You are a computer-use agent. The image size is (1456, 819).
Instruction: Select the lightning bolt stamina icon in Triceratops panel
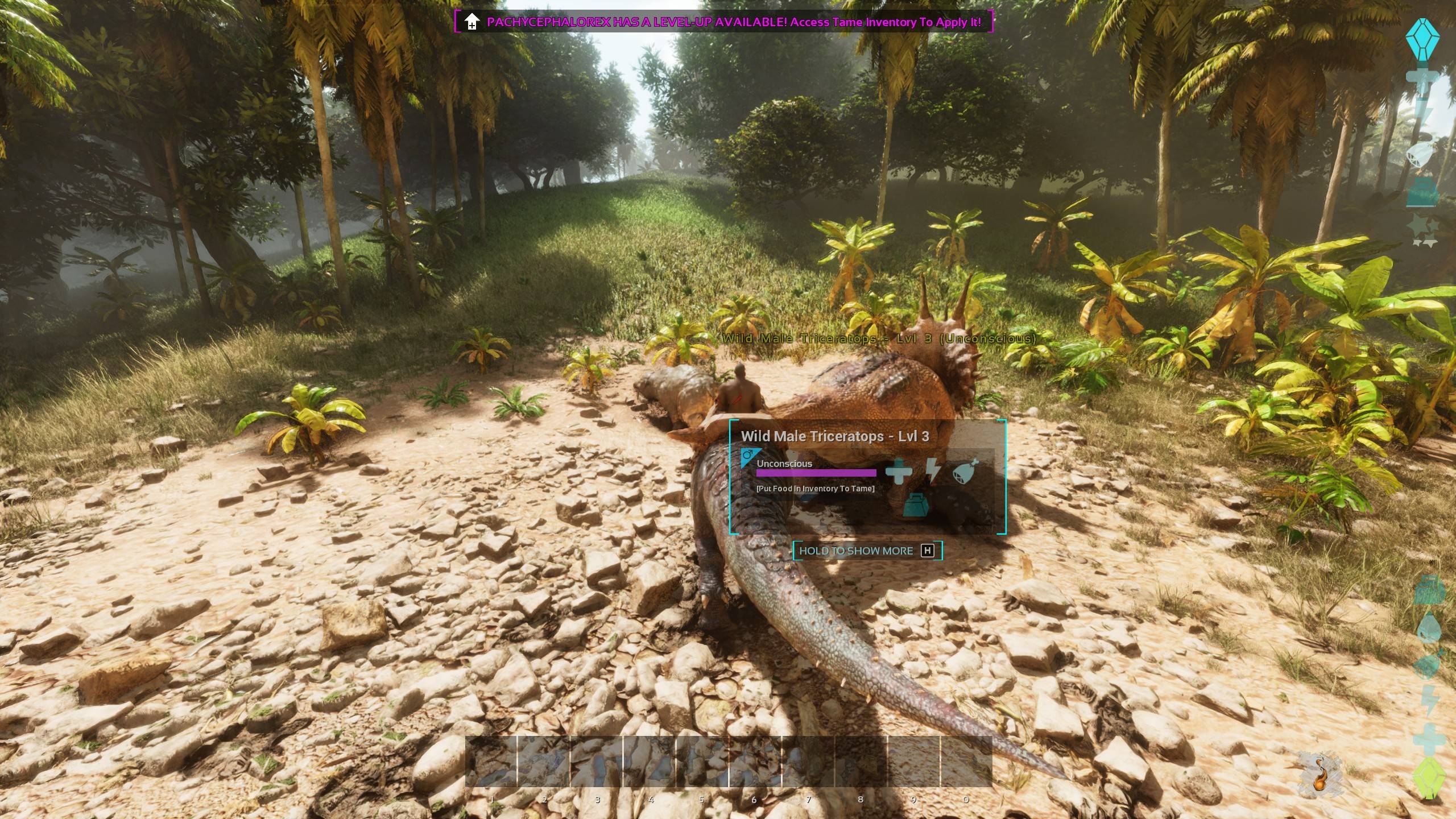[x=933, y=470]
